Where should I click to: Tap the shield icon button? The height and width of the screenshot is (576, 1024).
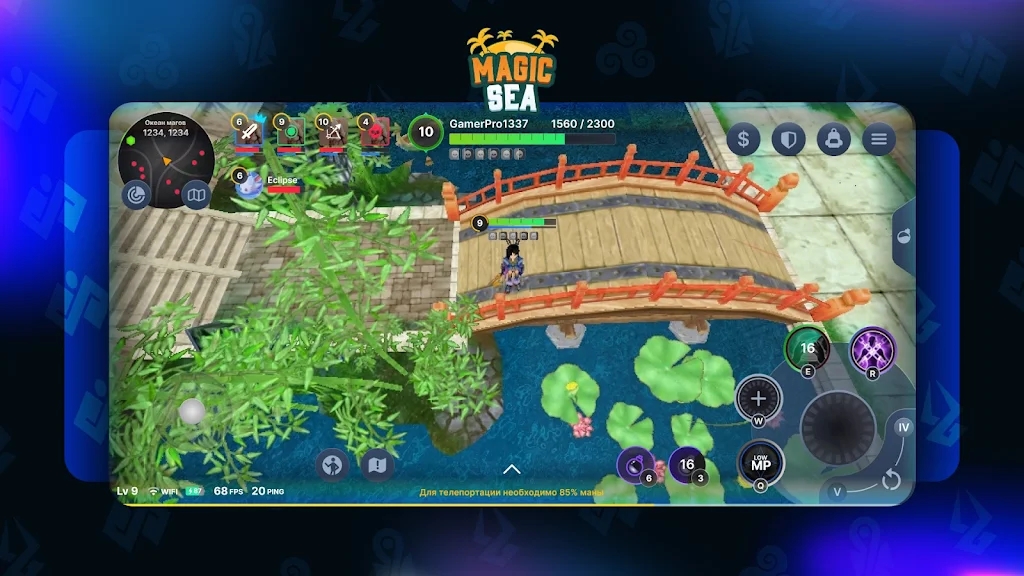point(788,139)
